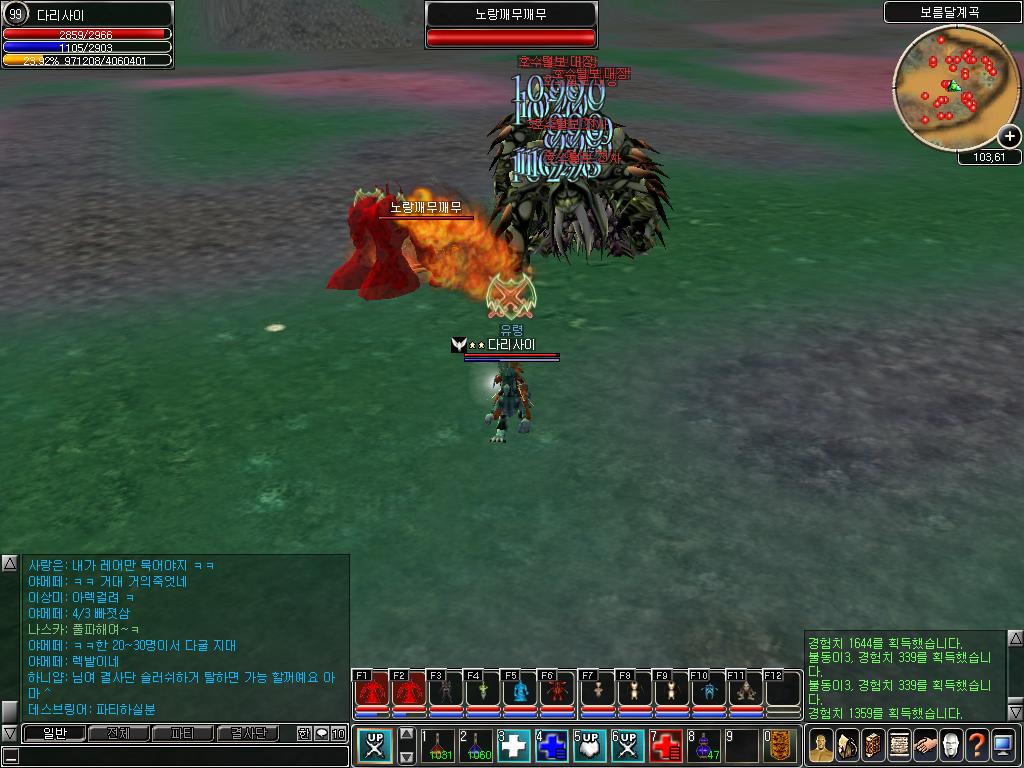This screenshot has height=768, width=1024.
Task: Use the blue mana potion in slot 2
Action: click(x=476, y=745)
